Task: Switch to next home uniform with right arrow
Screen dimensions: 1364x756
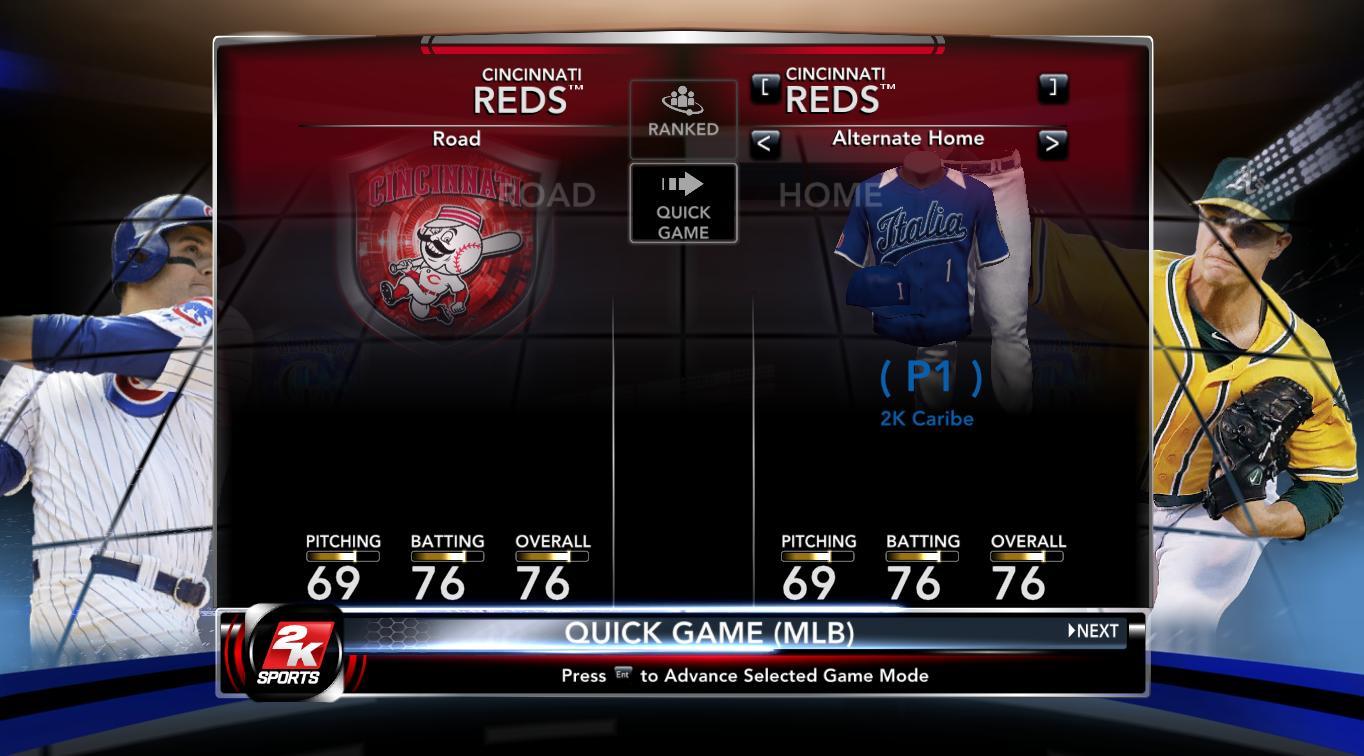Action: pyautogui.click(x=1052, y=143)
